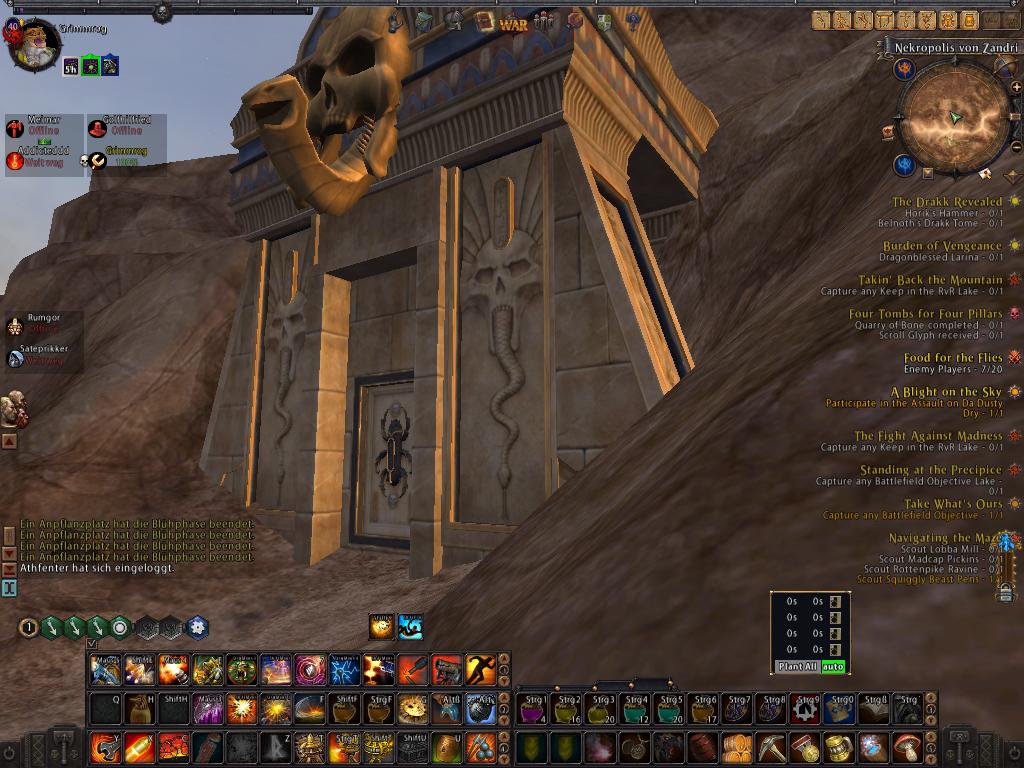This screenshot has height=768, width=1024.
Task: Activate the wrench ability on key Y
Action: pos(105,748)
